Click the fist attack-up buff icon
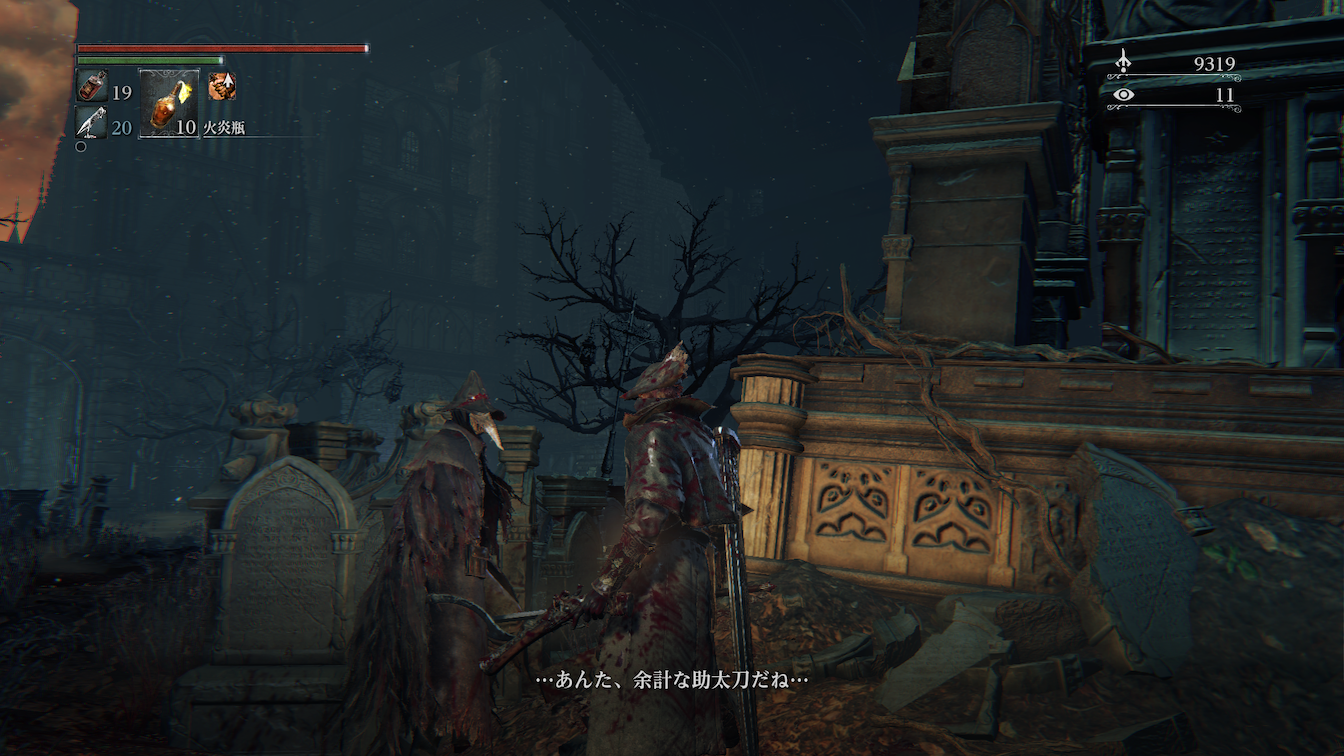Image resolution: width=1344 pixels, height=756 pixels. (x=221, y=86)
